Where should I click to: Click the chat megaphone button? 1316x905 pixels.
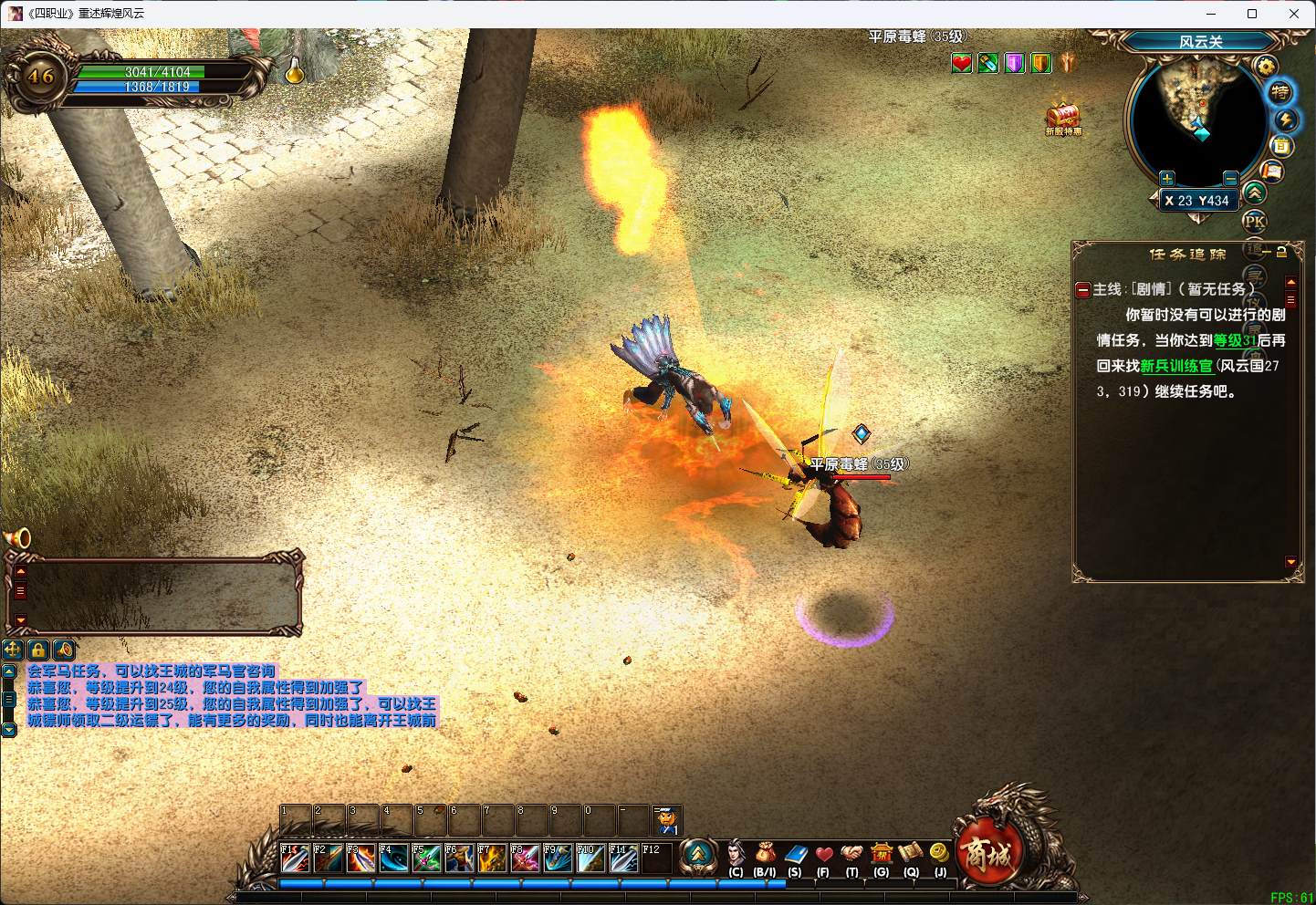(64, 650)
